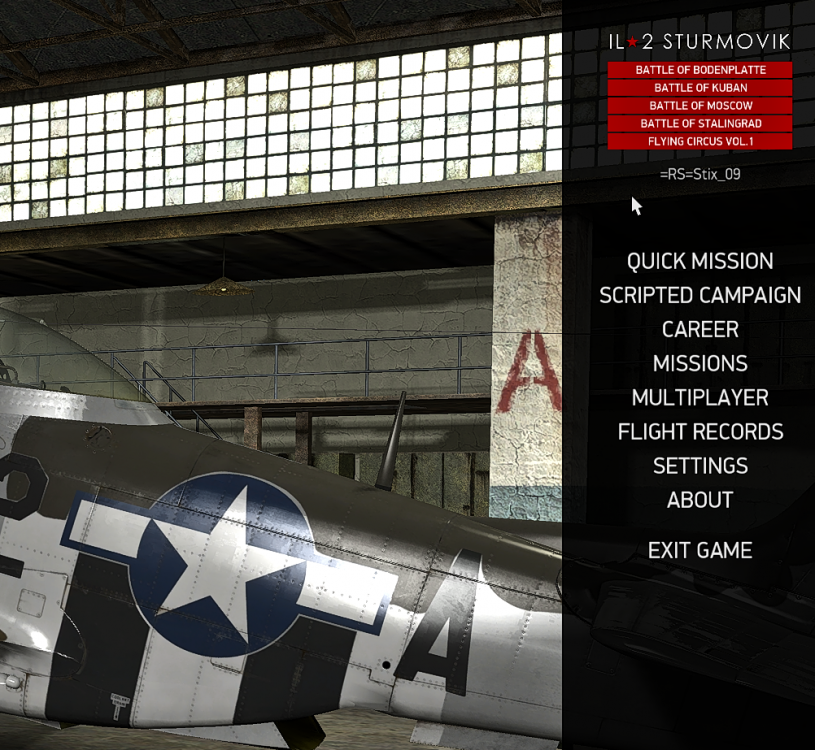Go to the Multiplayer section
Viewport: 815px width, 750px height.
click(700, 398)
